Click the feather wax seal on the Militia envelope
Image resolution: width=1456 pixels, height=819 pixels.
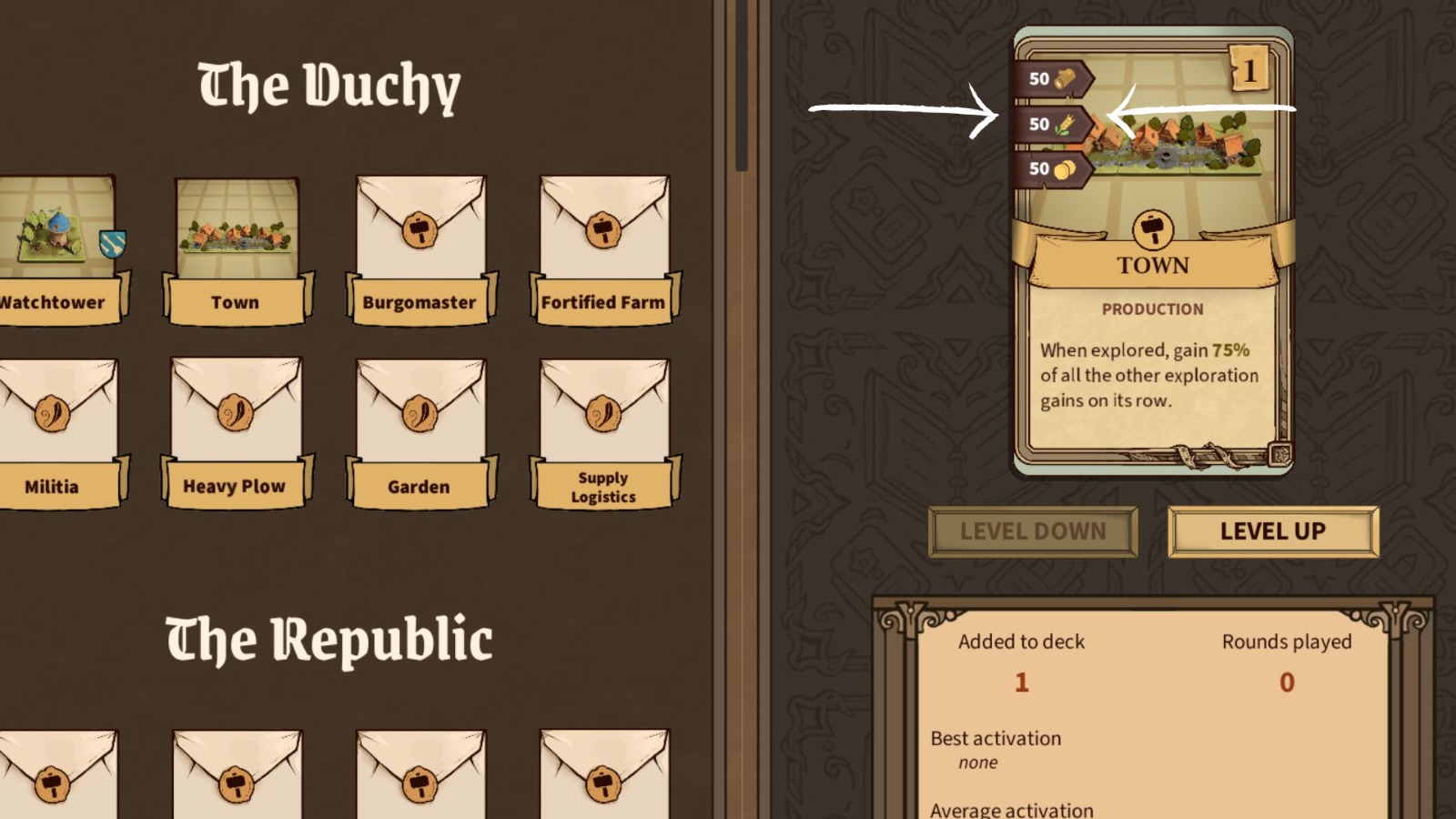pyautogui.click(x=52, y=413)
